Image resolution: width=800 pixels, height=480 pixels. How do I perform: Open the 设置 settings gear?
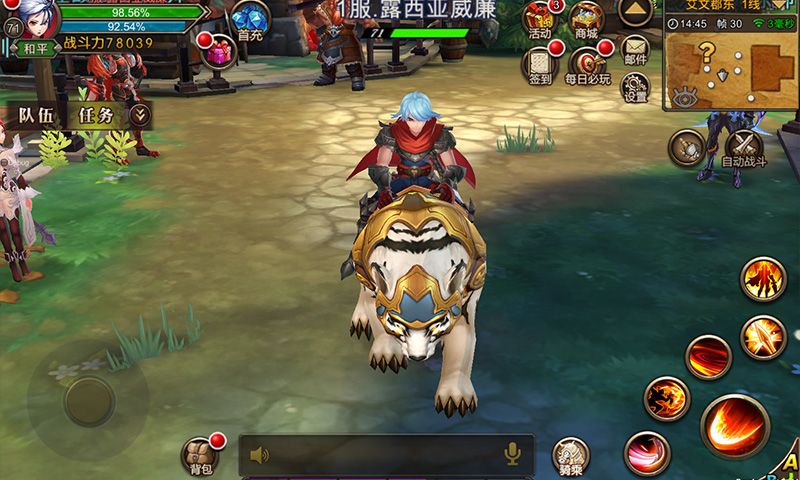pos(636,88)
